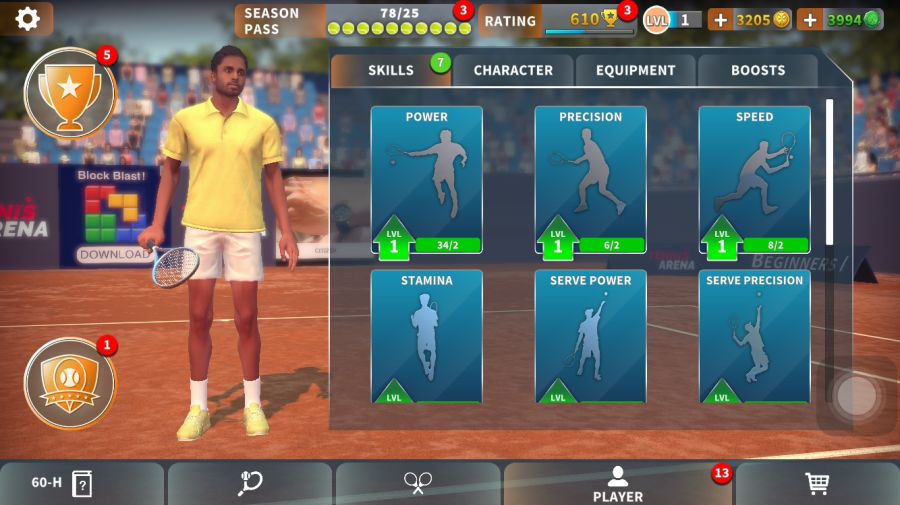Open the gold trophy achievements badge
Viewport: 900px width, 505px height.
69,92
